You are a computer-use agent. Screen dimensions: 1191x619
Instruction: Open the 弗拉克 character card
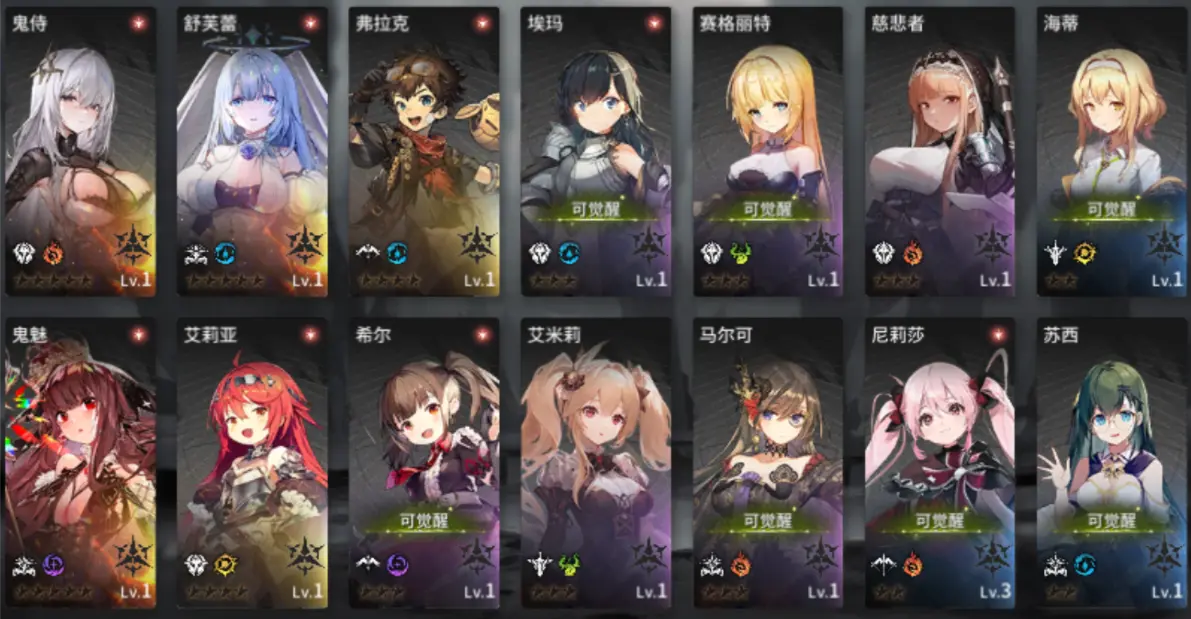point(424,152)
